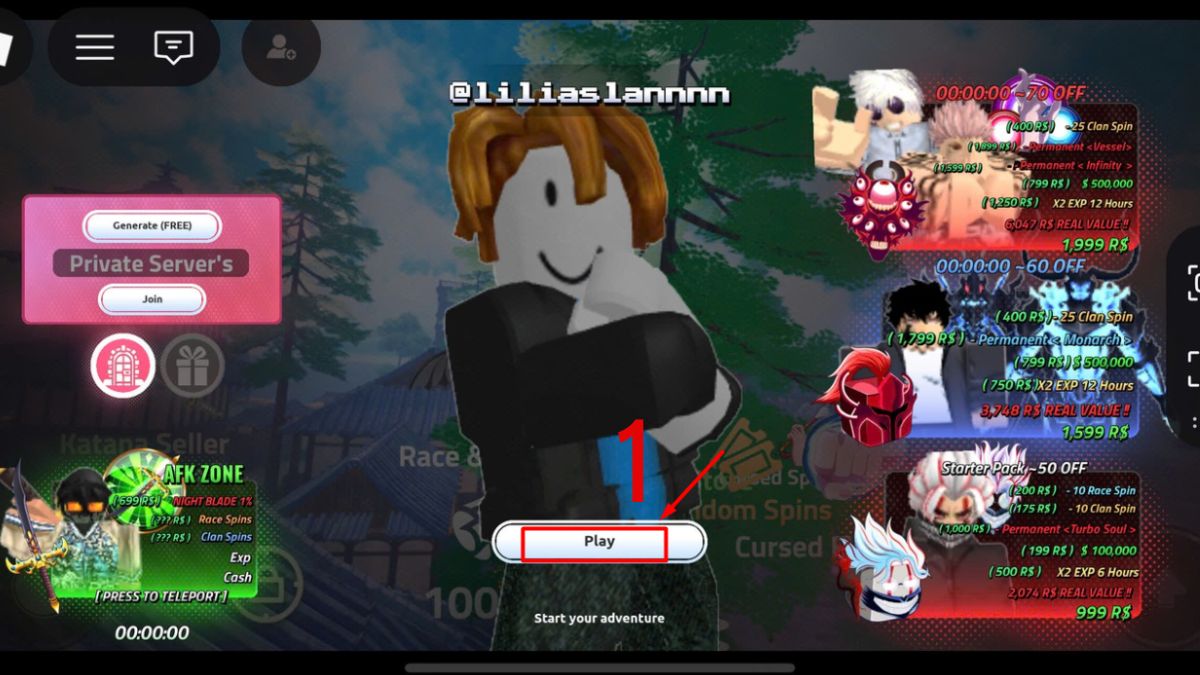This screenshot has width=1200, height=675.
Task: Open the gift box rewards icon
Action: coord(192,366)
